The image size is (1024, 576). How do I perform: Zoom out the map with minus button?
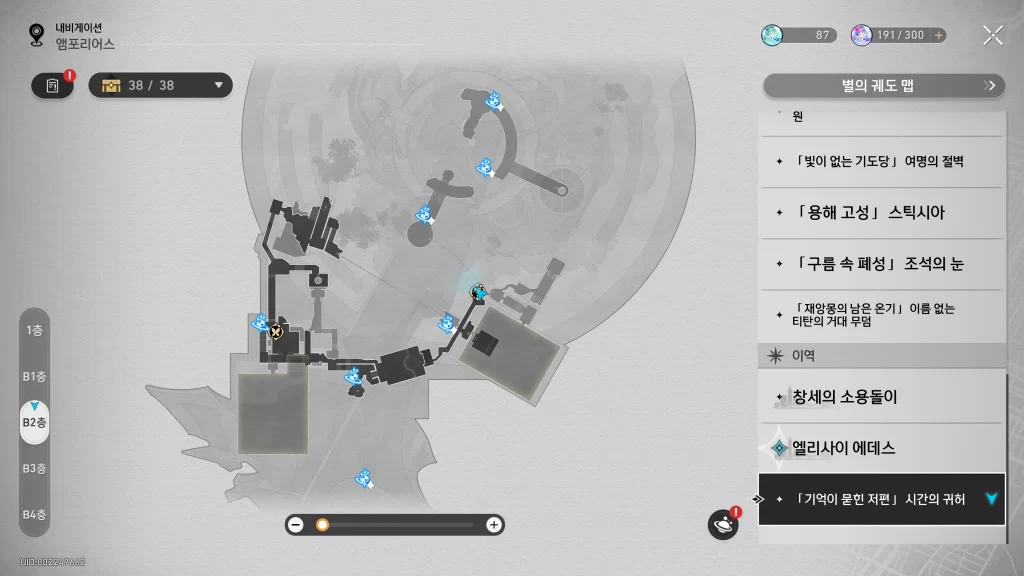(x=296, y=524)
